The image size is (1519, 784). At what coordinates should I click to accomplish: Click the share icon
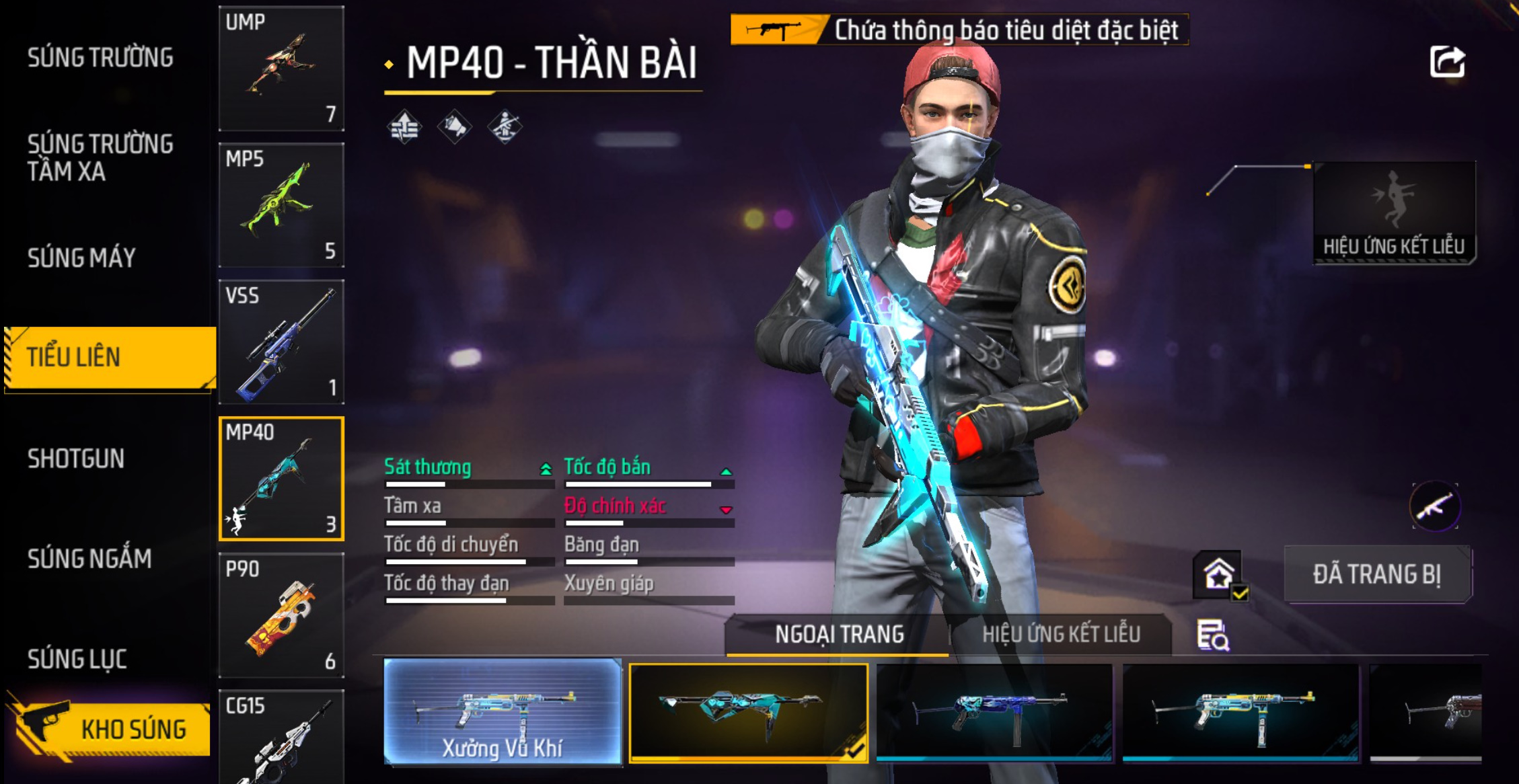coord(1447,62)
